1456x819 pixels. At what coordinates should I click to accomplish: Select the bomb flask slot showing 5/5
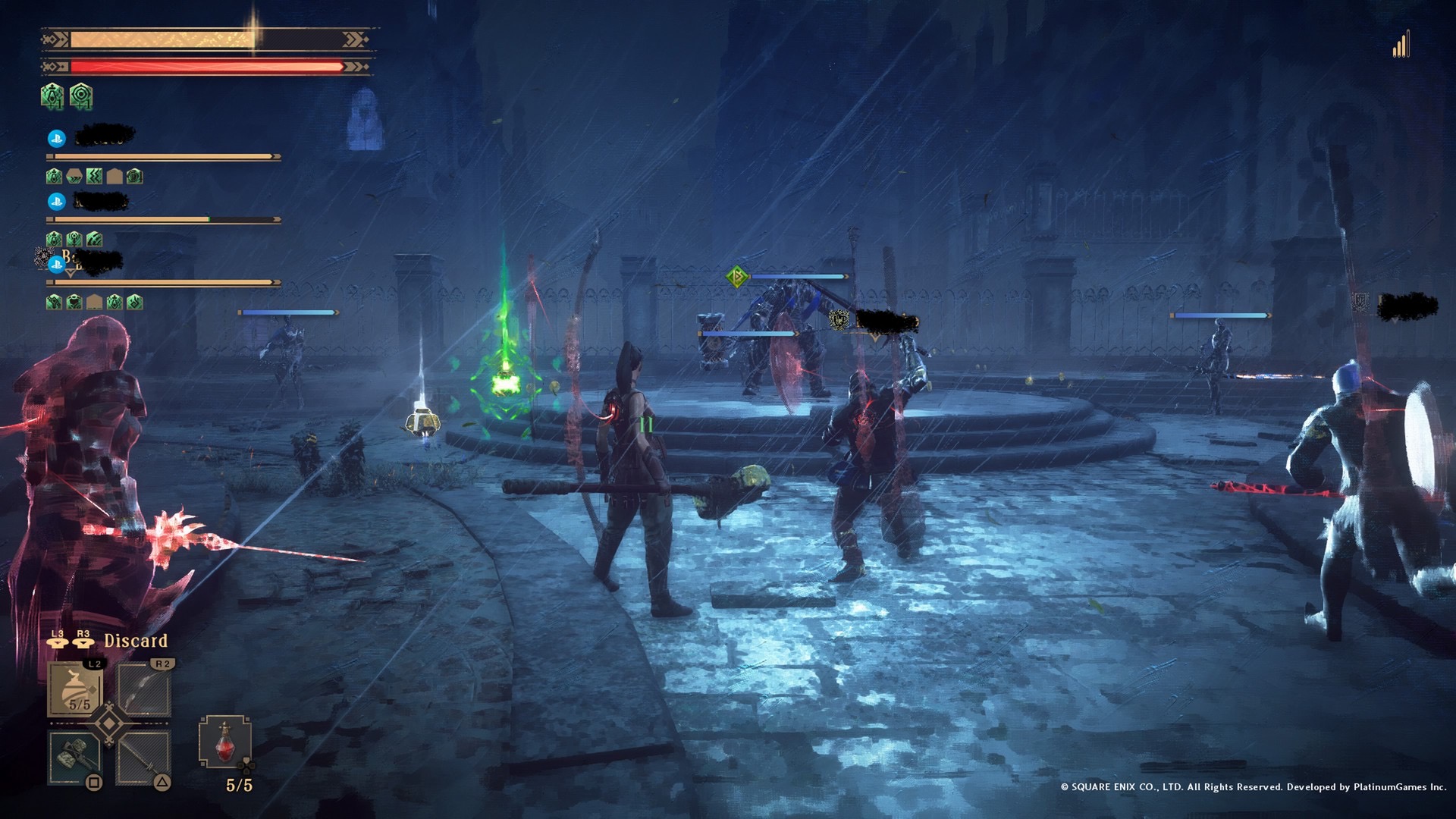tap(77, 689)
